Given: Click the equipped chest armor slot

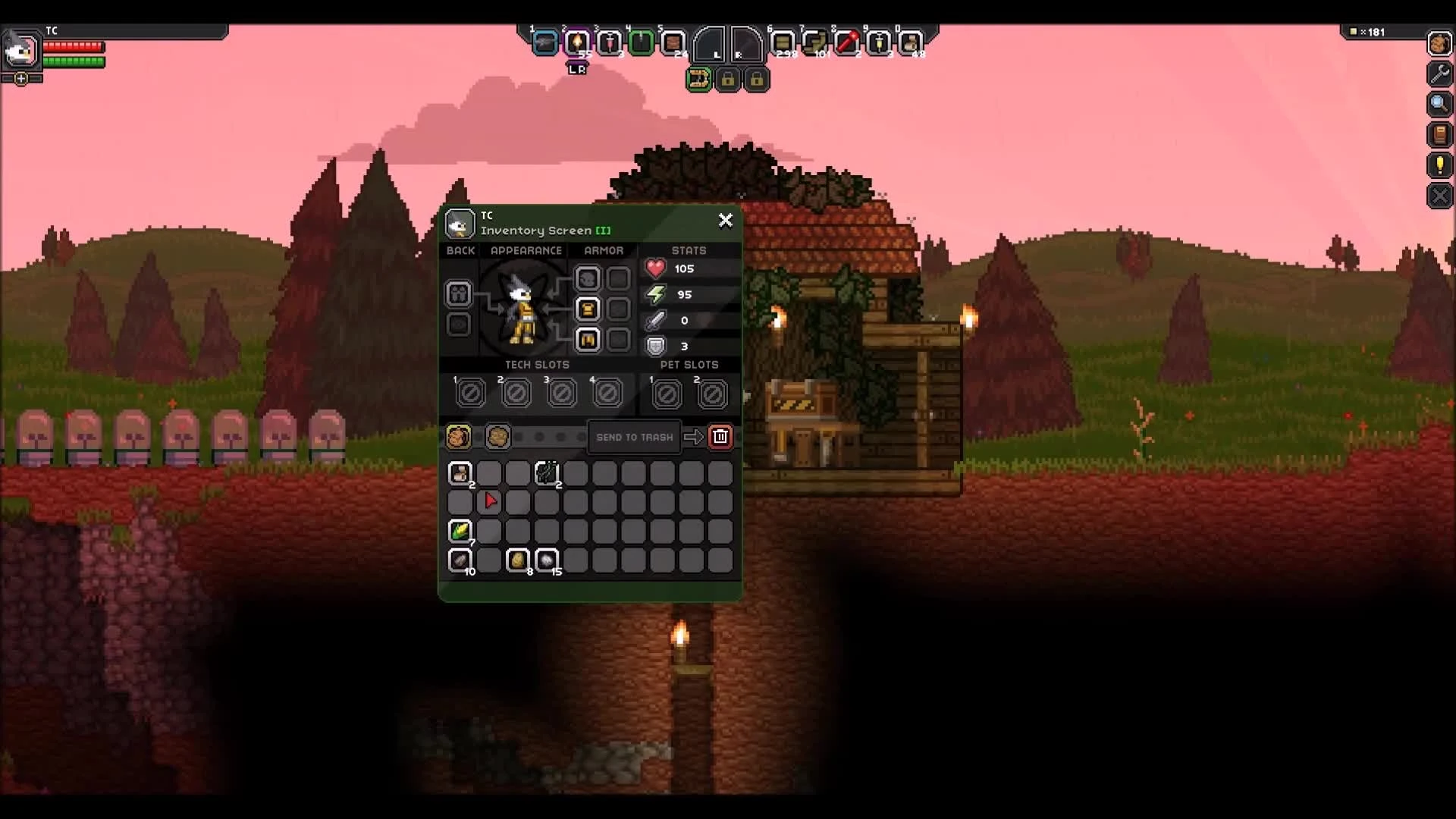Looking at the screenshot, I should pyautogui.click(x=588, y=309).
